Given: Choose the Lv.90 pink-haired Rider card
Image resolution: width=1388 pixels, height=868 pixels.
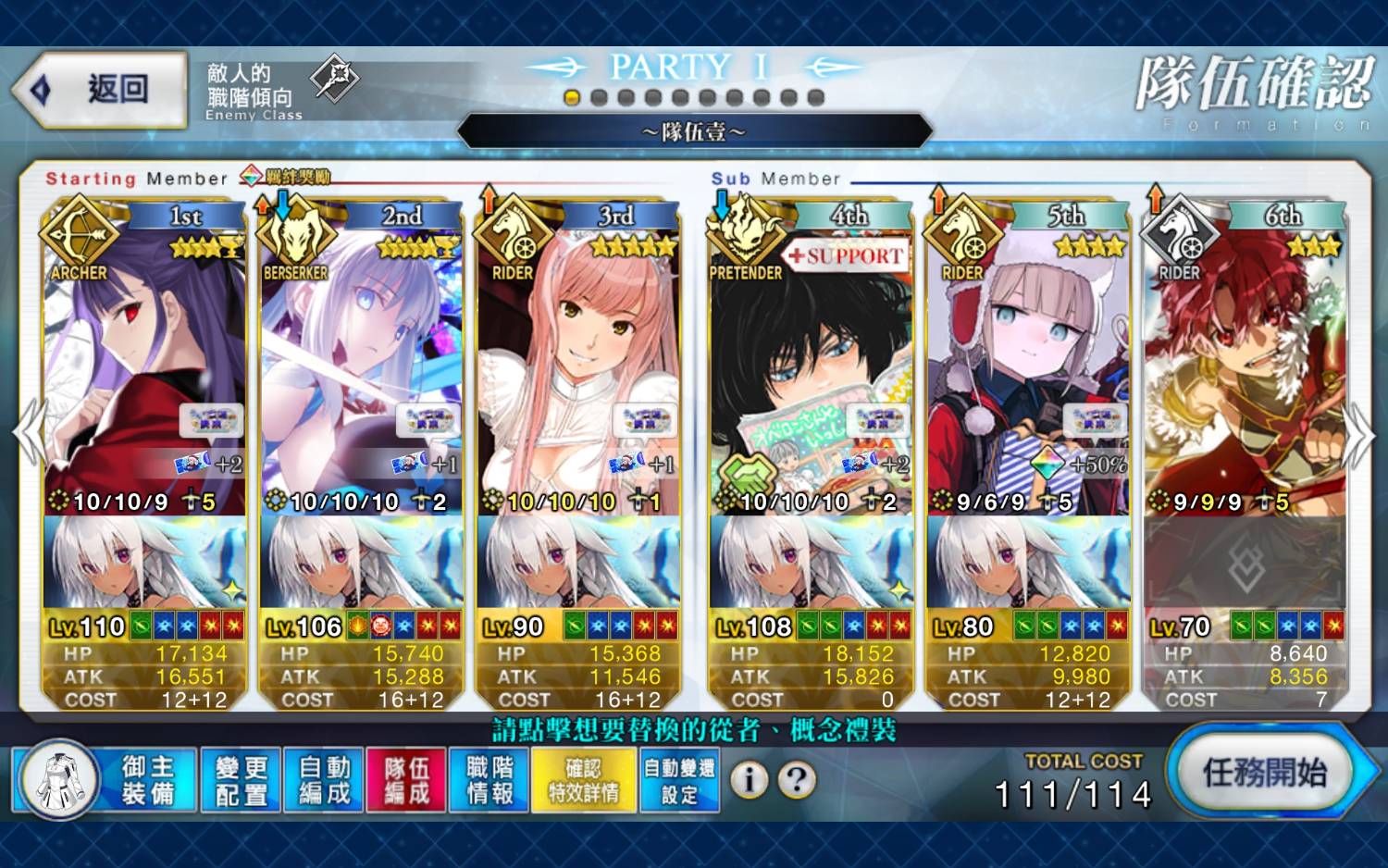Looking at the screenshot, I should [x=578, y=370].
